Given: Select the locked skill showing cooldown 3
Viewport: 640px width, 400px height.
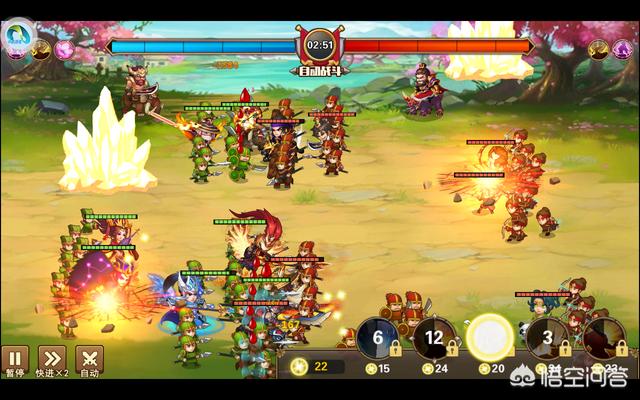Looking at the screenshot, I should tap(547, 338).
